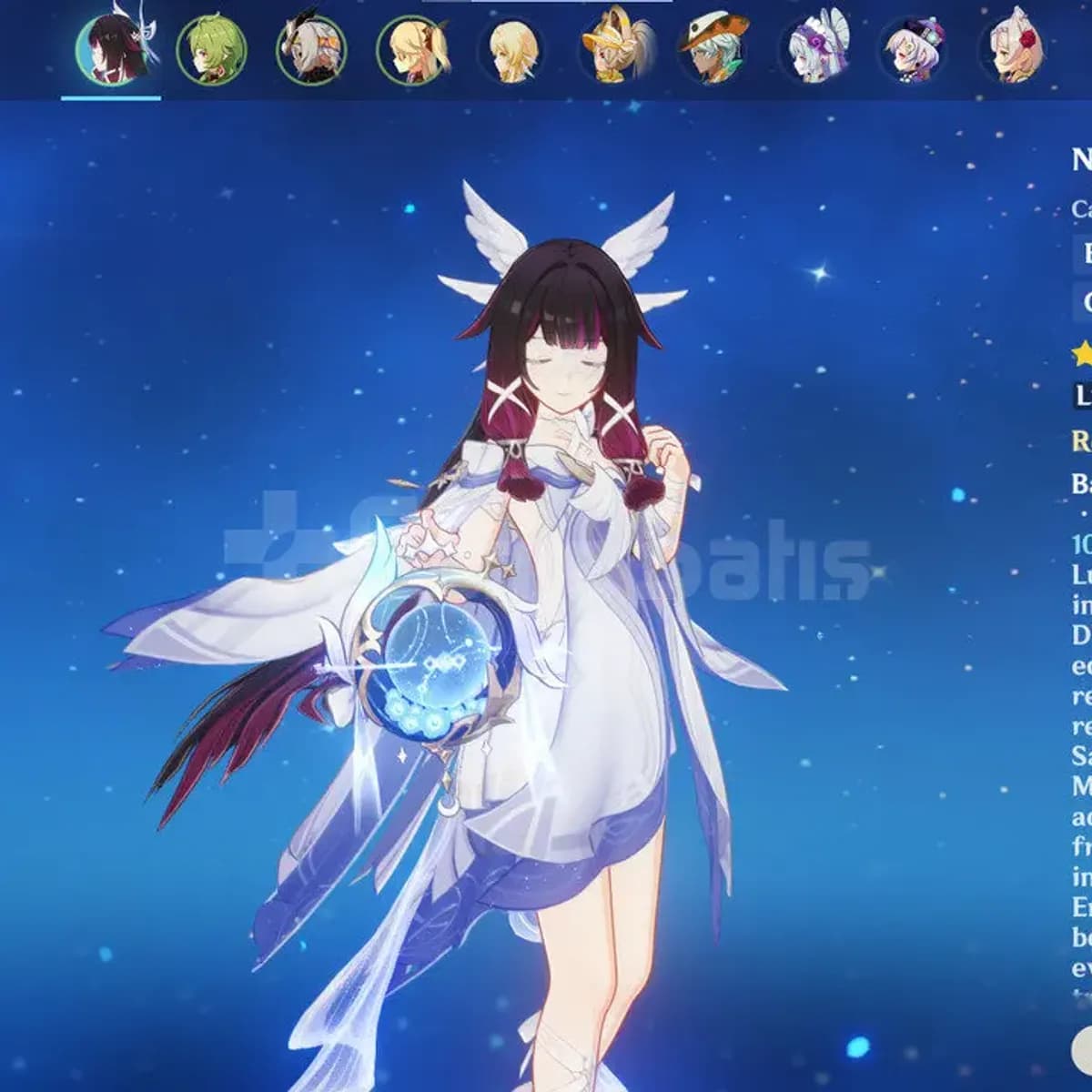Pick the blonde ponytail character portrait
This screenshot has width=1092, height=1092.
[x=412, y=50]
